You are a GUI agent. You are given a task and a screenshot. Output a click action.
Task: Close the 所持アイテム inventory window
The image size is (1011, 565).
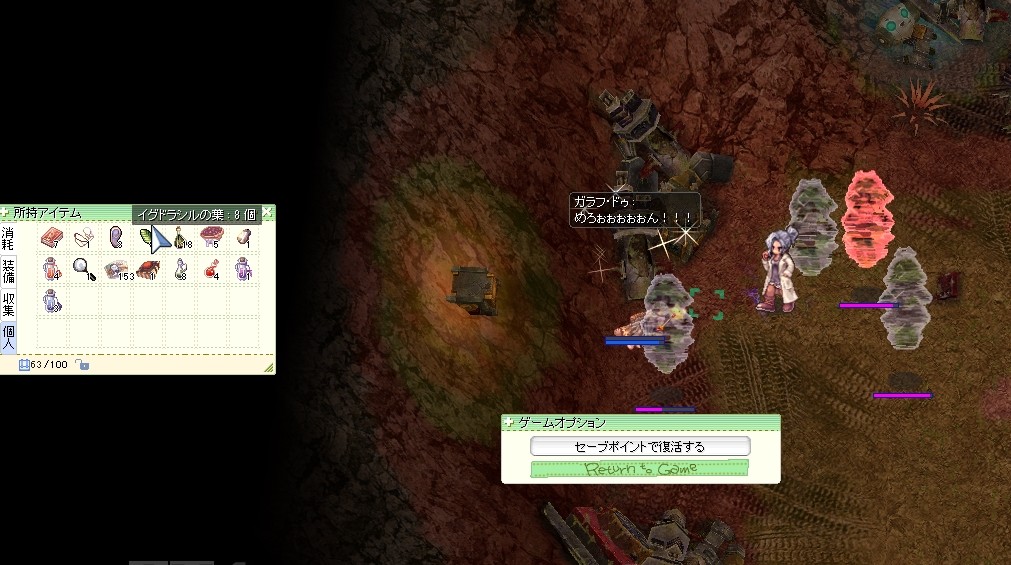click(x=268, y=213)
